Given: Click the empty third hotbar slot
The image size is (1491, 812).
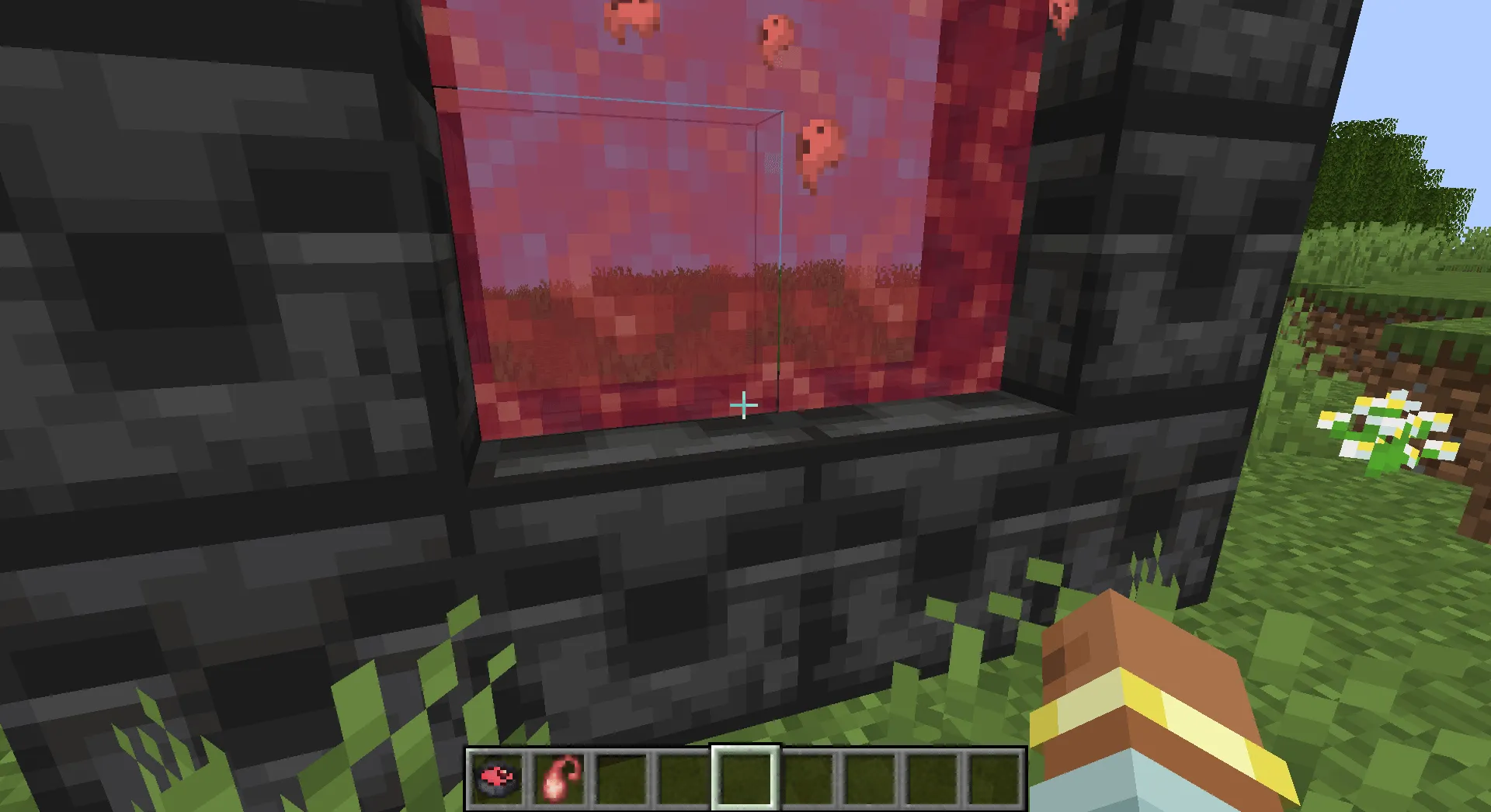Looking at the screenshot, I should click(x=683, y=778).
